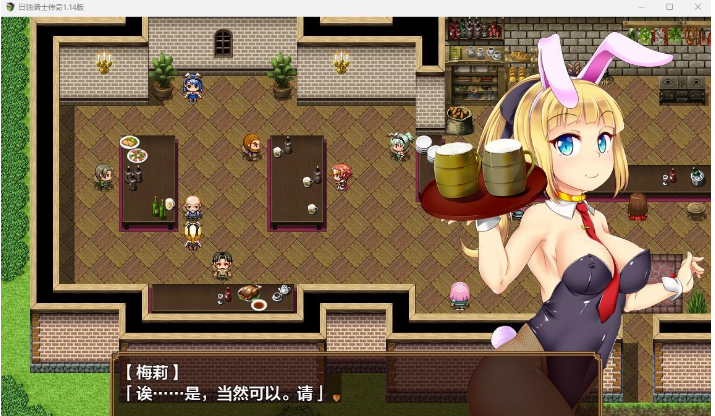Advance Meili's dialogue message box
The height and width of the screenshot is (416, 715).
tap(336, 396)
